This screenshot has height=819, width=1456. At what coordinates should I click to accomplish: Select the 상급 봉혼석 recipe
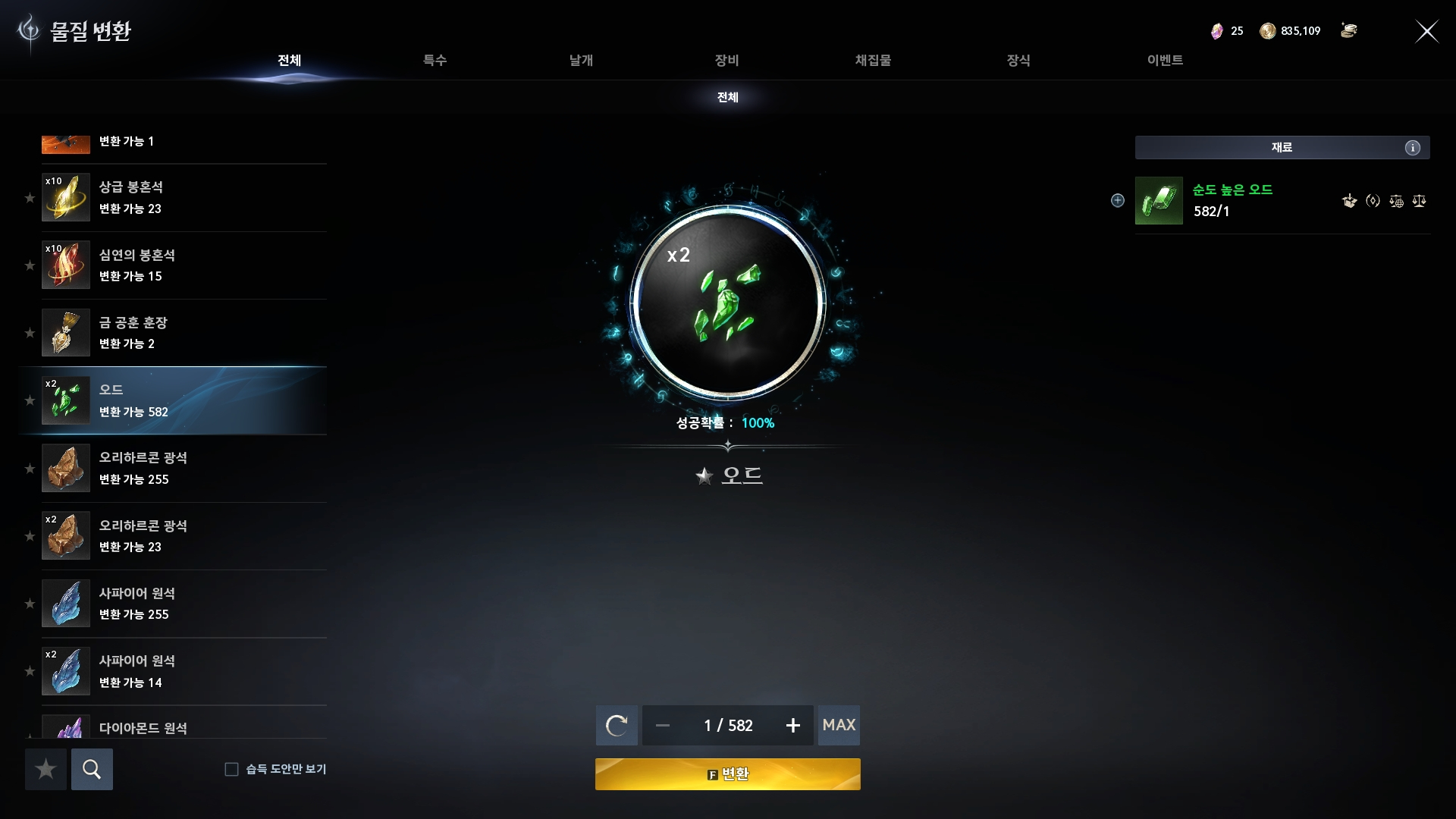184,197
